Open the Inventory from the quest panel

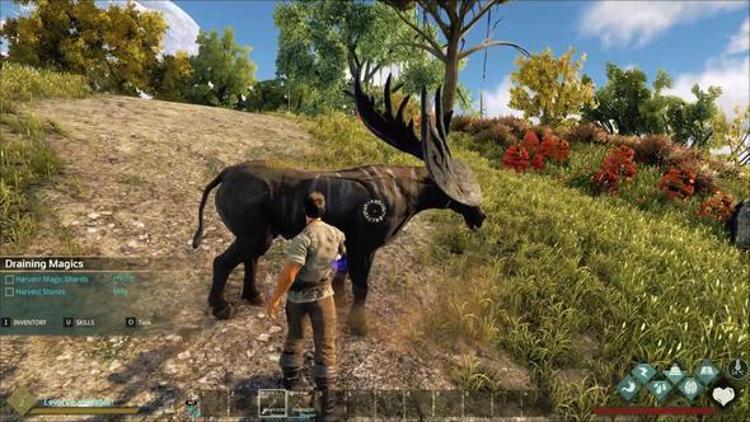(x=26, y=322)
